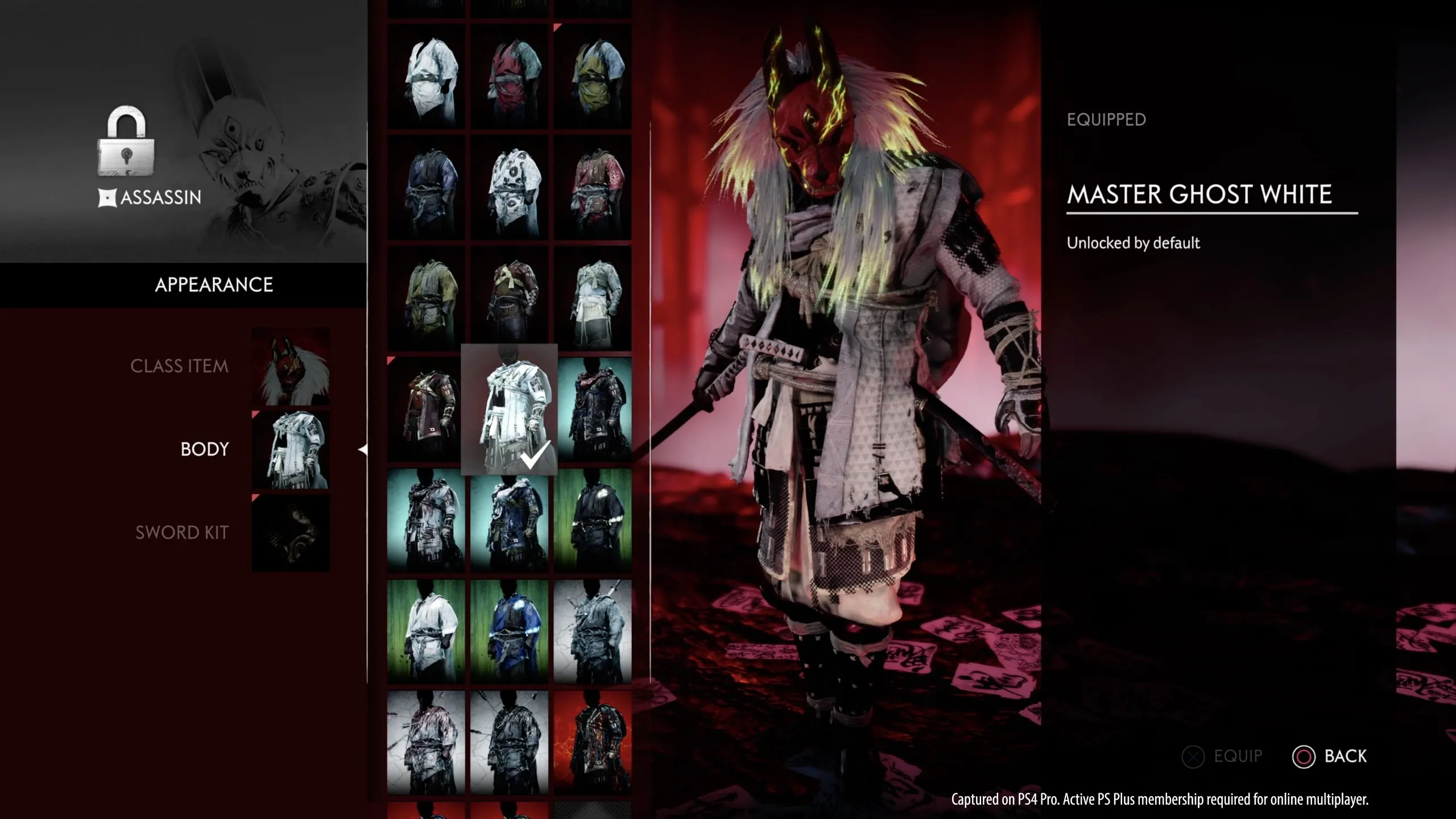Screen dimensions: 1456x819
Task: Select the dark armor on red lava background
Action: 592,742
